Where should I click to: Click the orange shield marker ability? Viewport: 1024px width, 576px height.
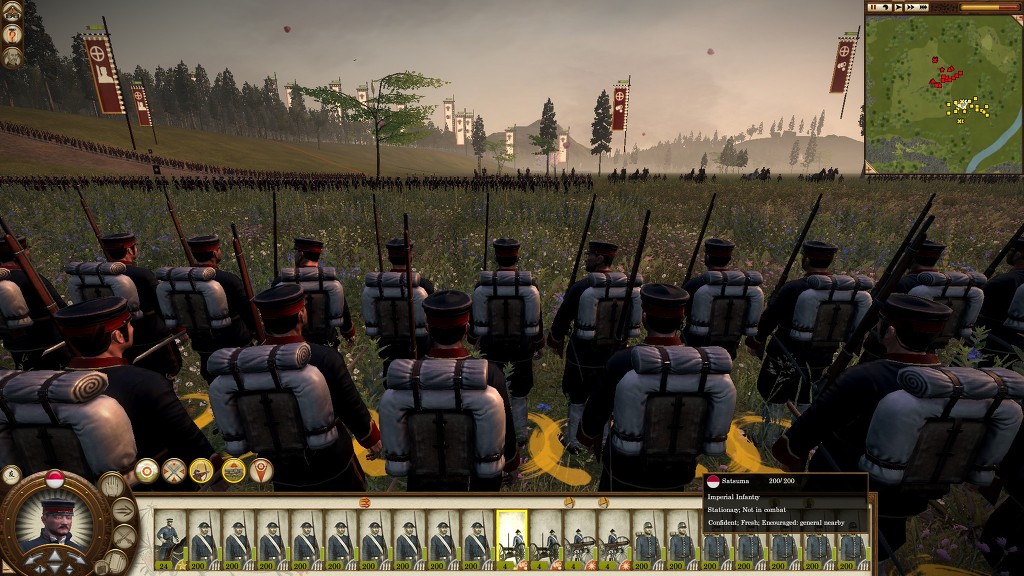(x=261, y=470)
